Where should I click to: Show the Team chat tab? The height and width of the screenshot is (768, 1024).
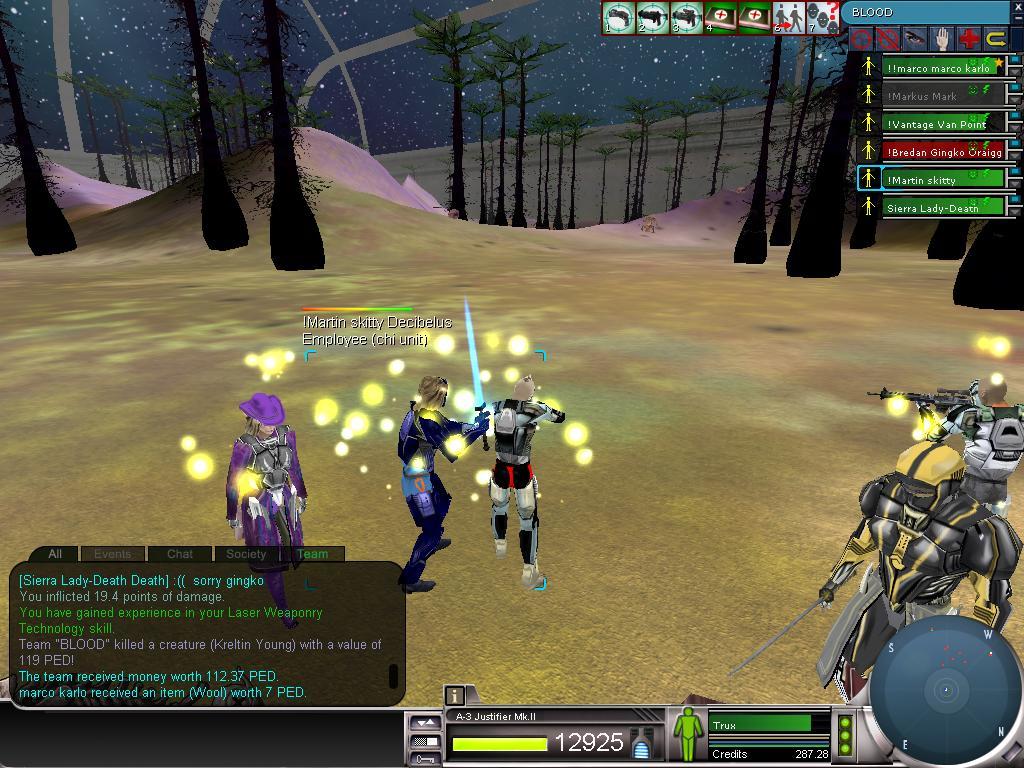[x=312, y=554]
